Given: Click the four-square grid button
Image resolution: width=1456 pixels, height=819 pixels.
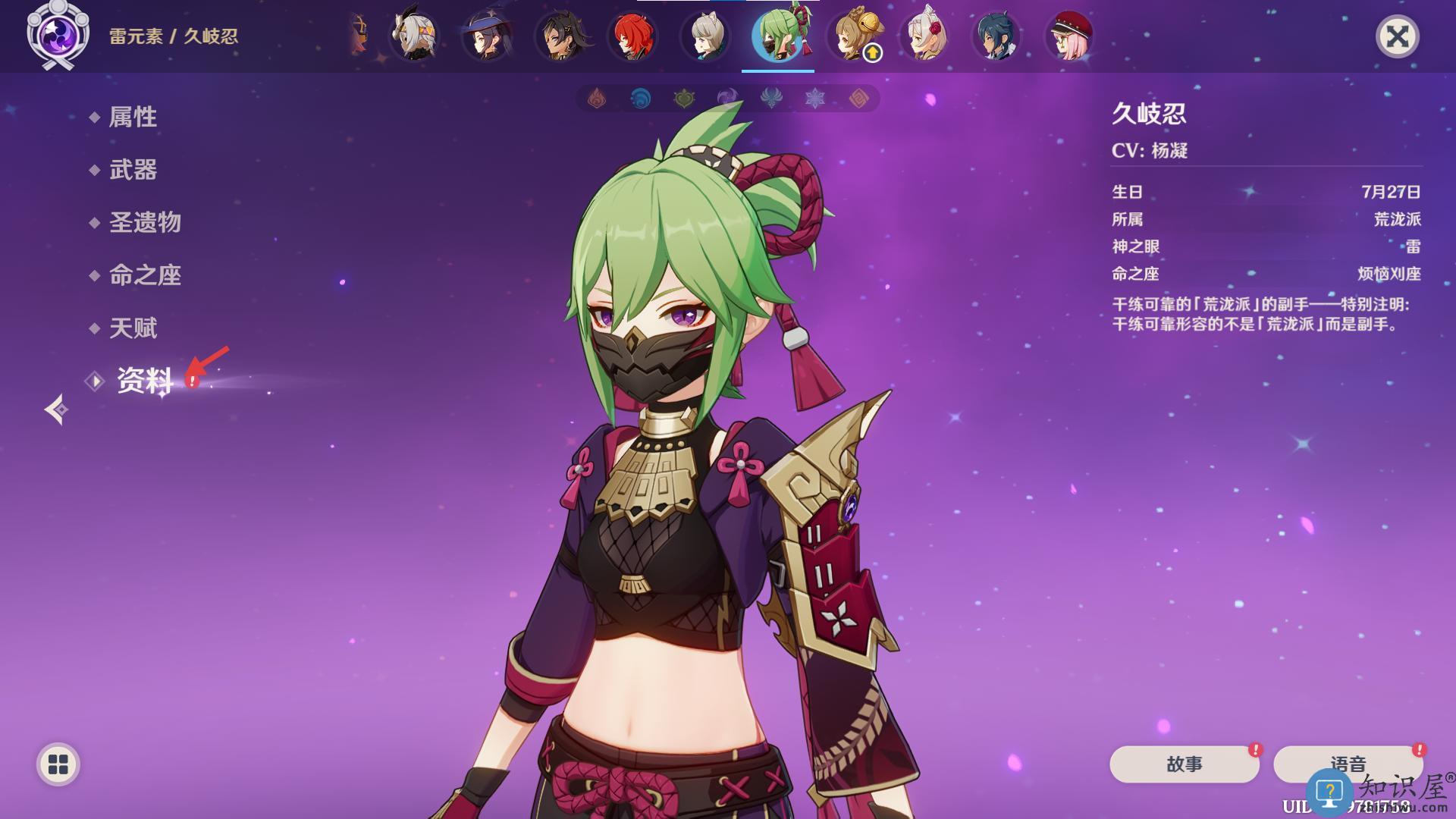Looking at the screenshot, I should pyautogui.click(x=58, y=764).
